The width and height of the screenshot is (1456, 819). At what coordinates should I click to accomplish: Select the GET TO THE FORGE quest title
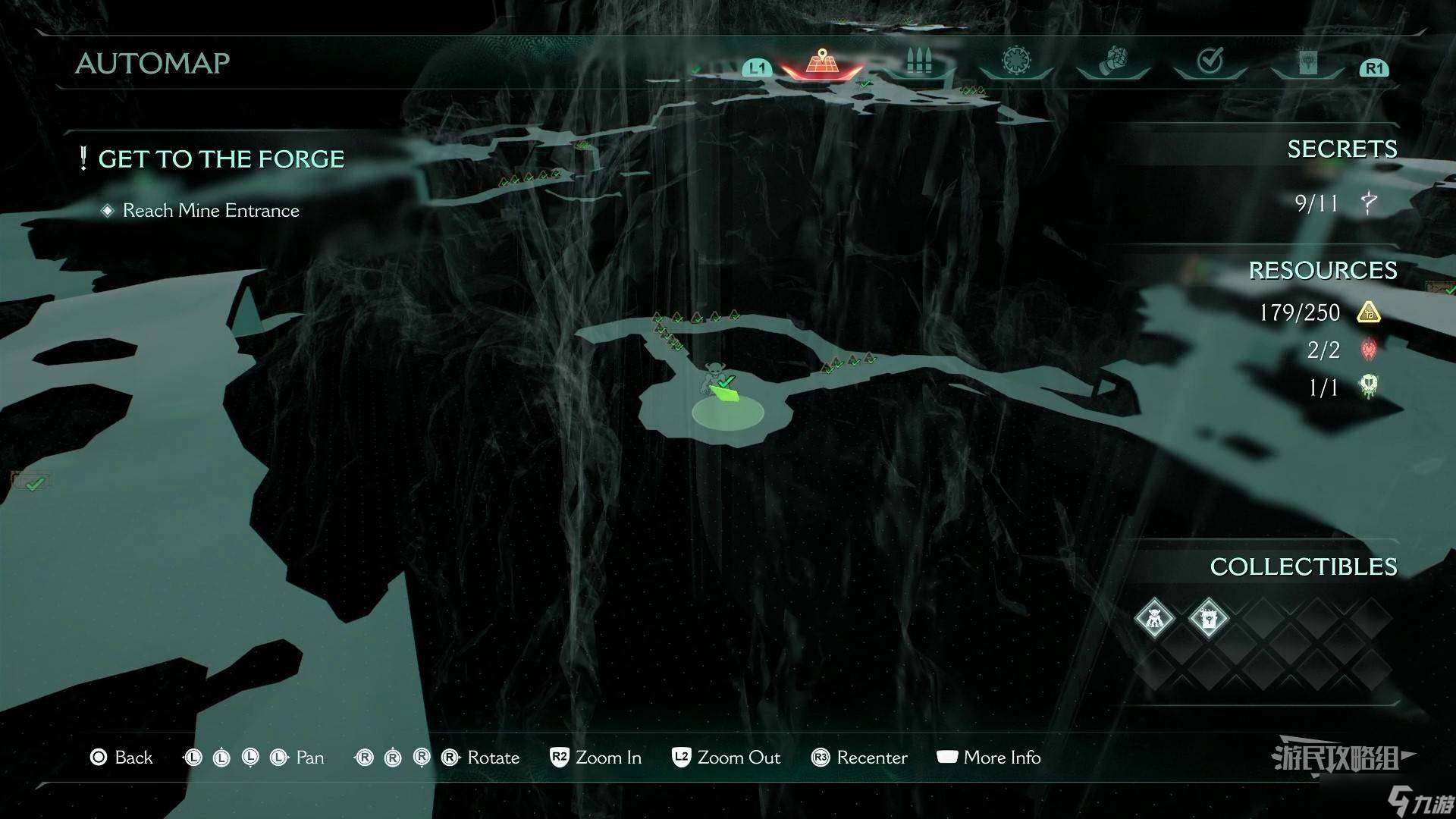point(223,158)
